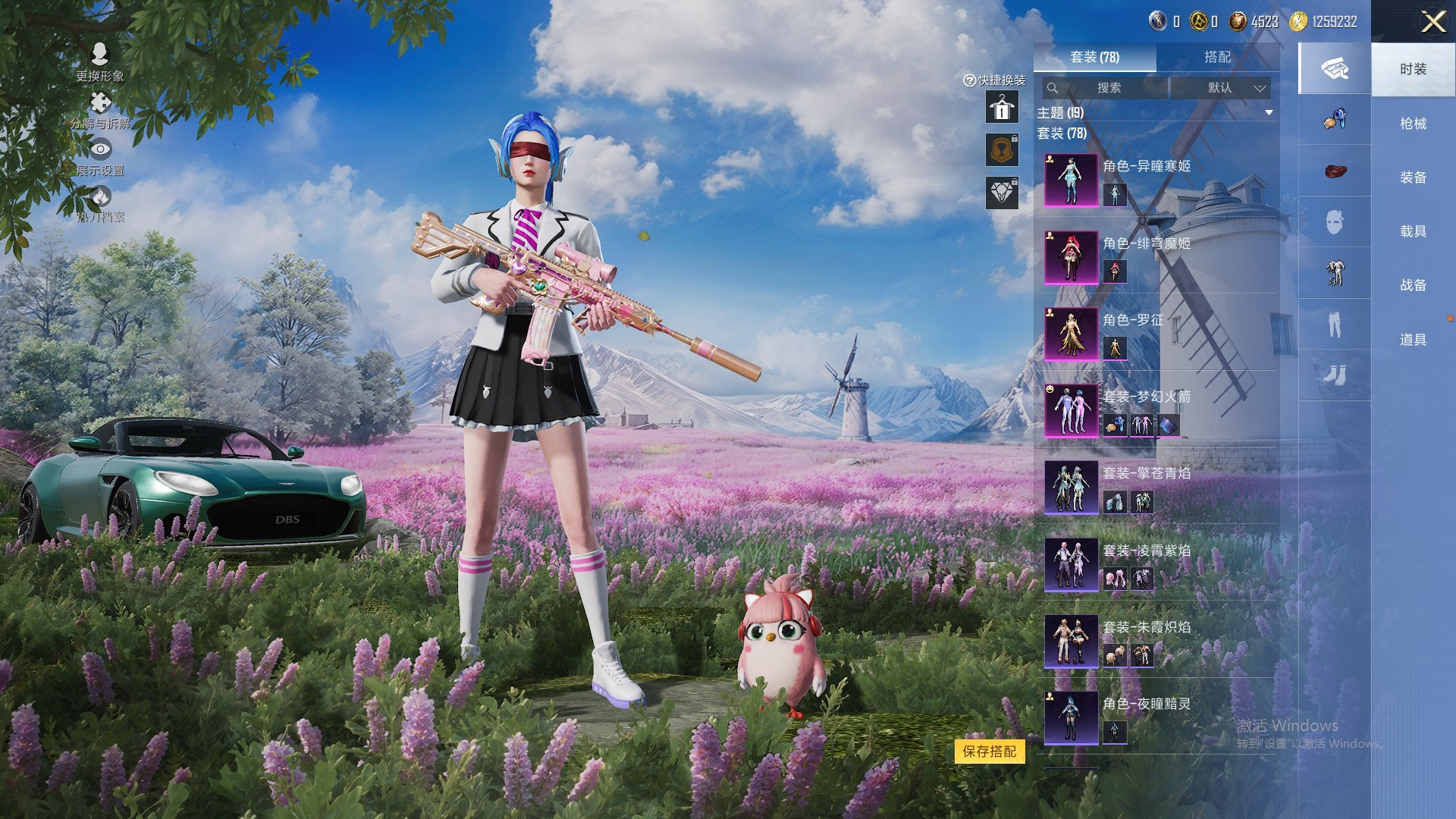Save the outfit with 保存搭配
The height and width of the screenshot is (819, 1456).
[x=989, y=752]
